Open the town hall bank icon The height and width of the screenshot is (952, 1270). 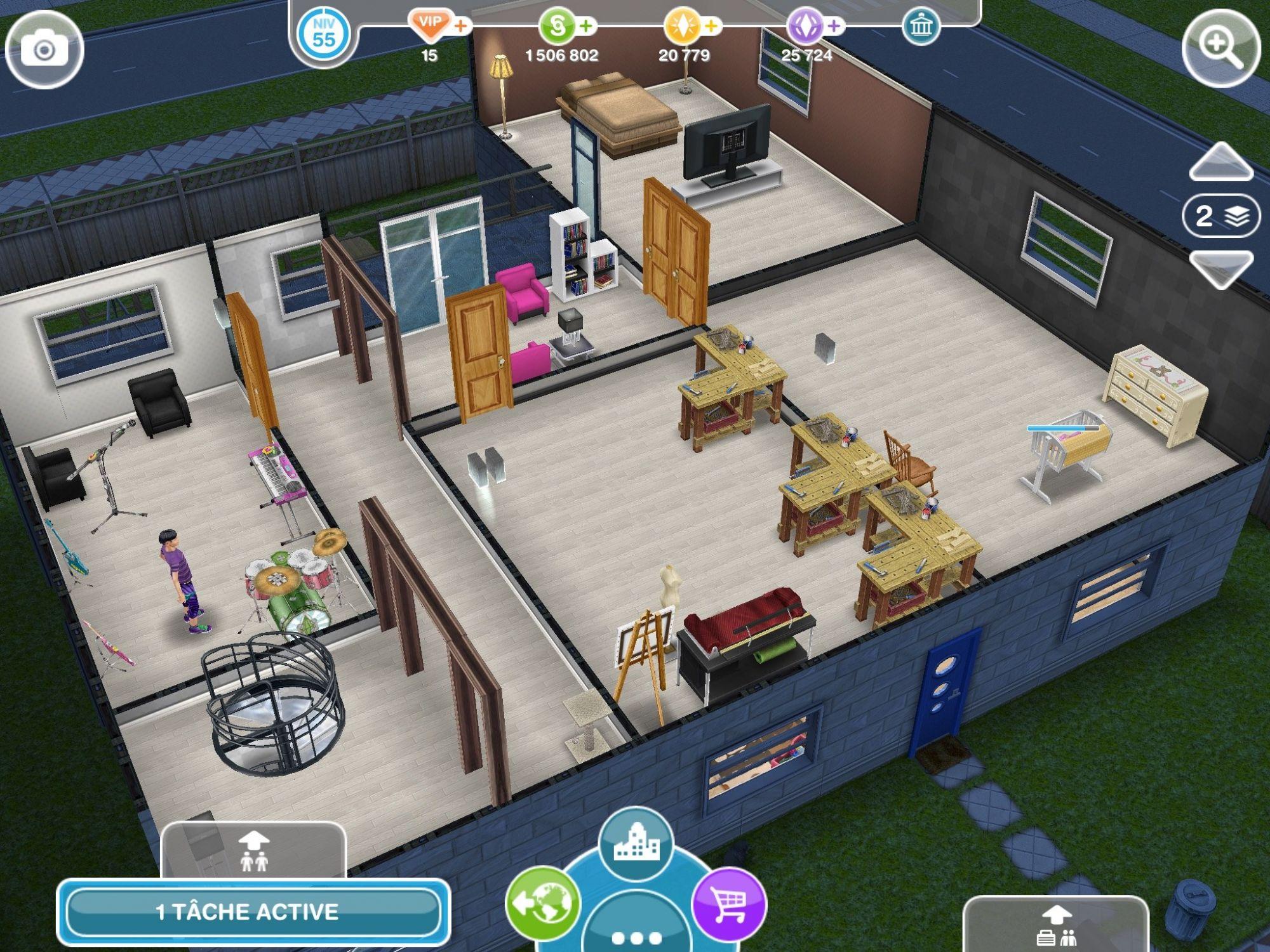click(920, 27)
